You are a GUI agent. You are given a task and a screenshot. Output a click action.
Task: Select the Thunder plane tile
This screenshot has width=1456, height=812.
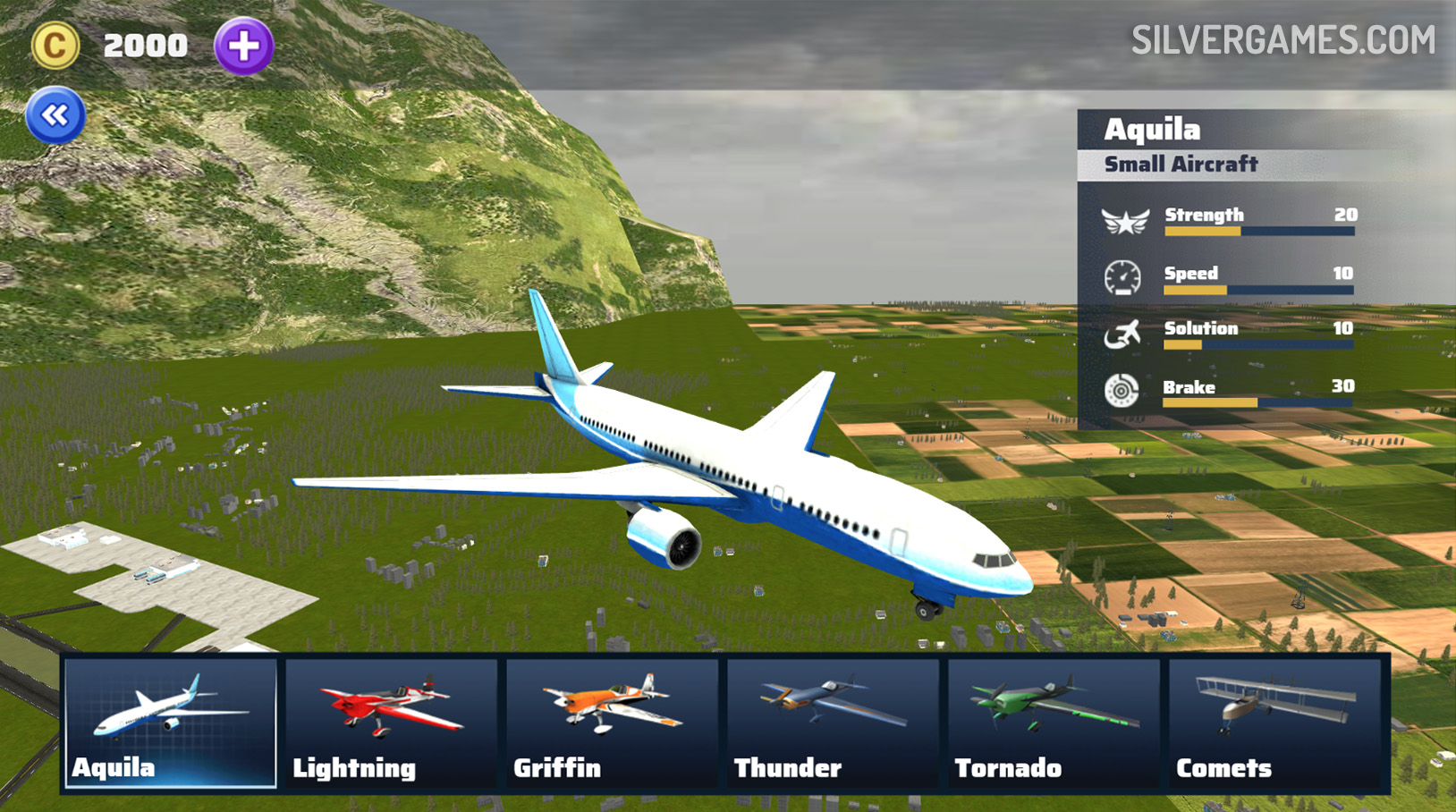point(833,723)
